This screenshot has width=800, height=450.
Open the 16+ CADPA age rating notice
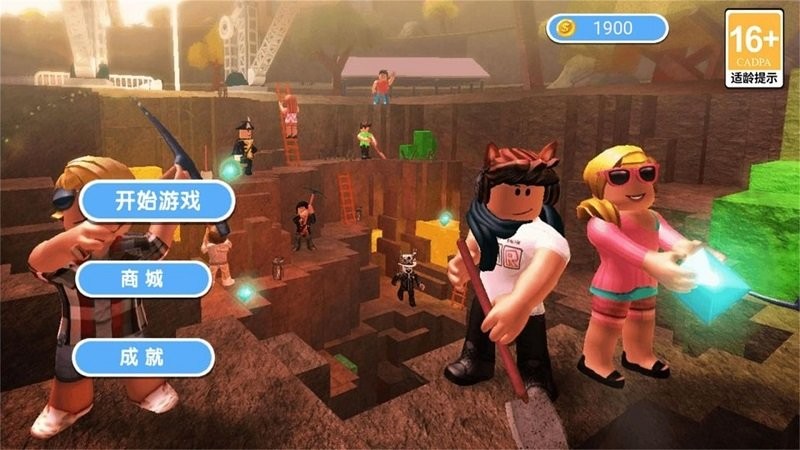754,47
